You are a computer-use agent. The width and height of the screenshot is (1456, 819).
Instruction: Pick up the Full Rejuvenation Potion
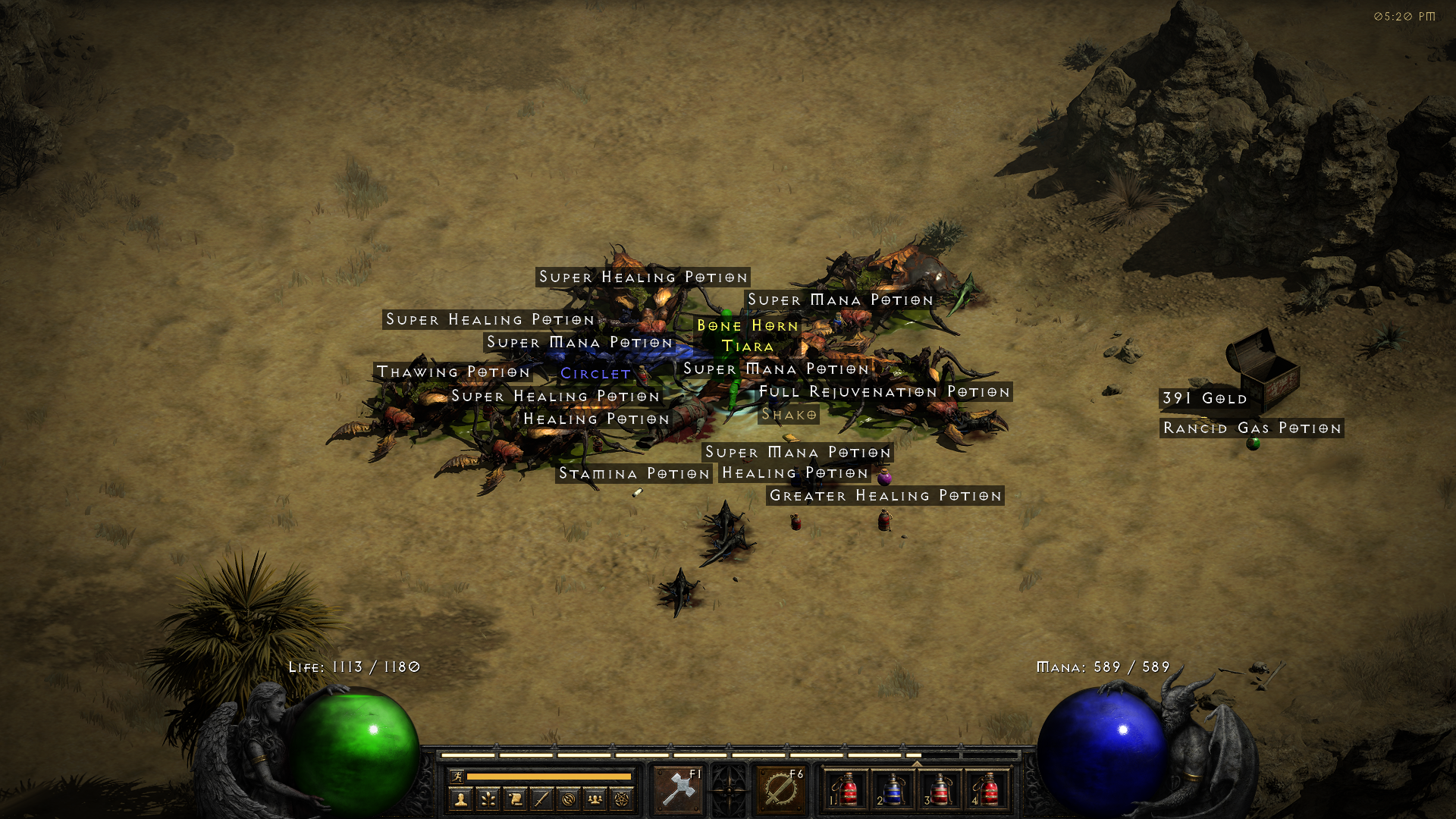(x=884, y=392)
